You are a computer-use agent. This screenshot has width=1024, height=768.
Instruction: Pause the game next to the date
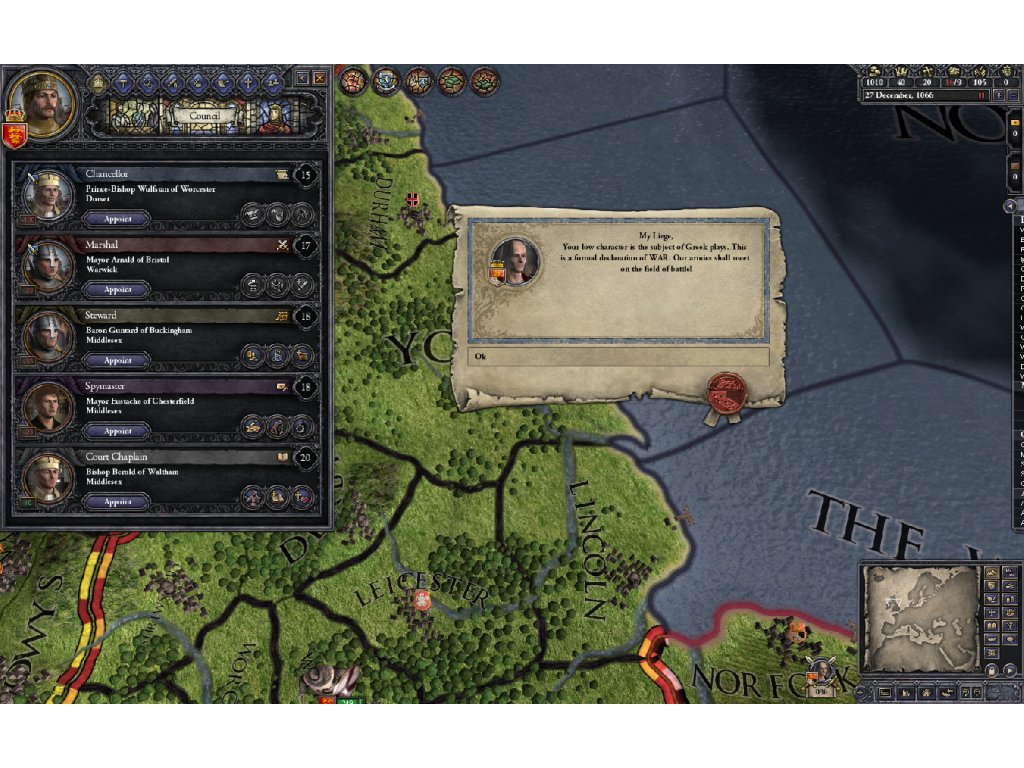coord(983,95)
